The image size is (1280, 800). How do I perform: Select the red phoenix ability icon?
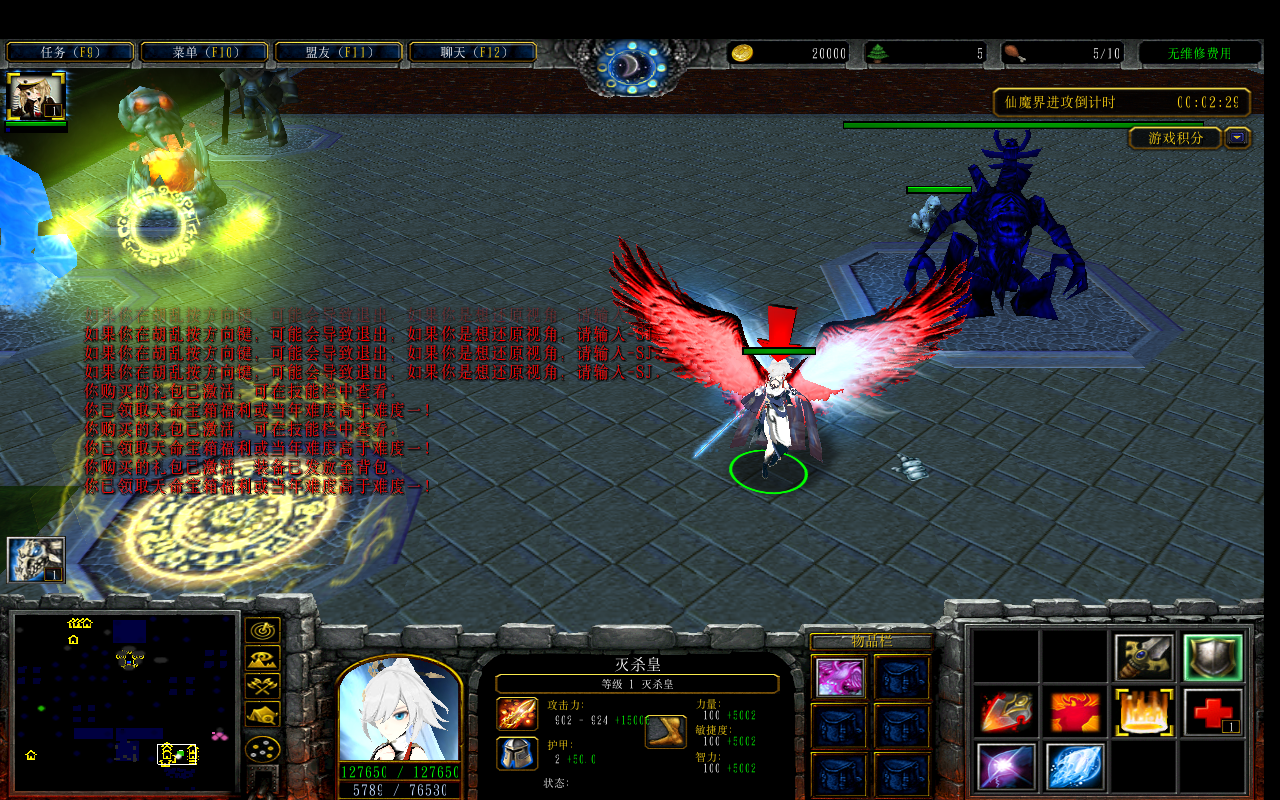tap(1075, 711)
